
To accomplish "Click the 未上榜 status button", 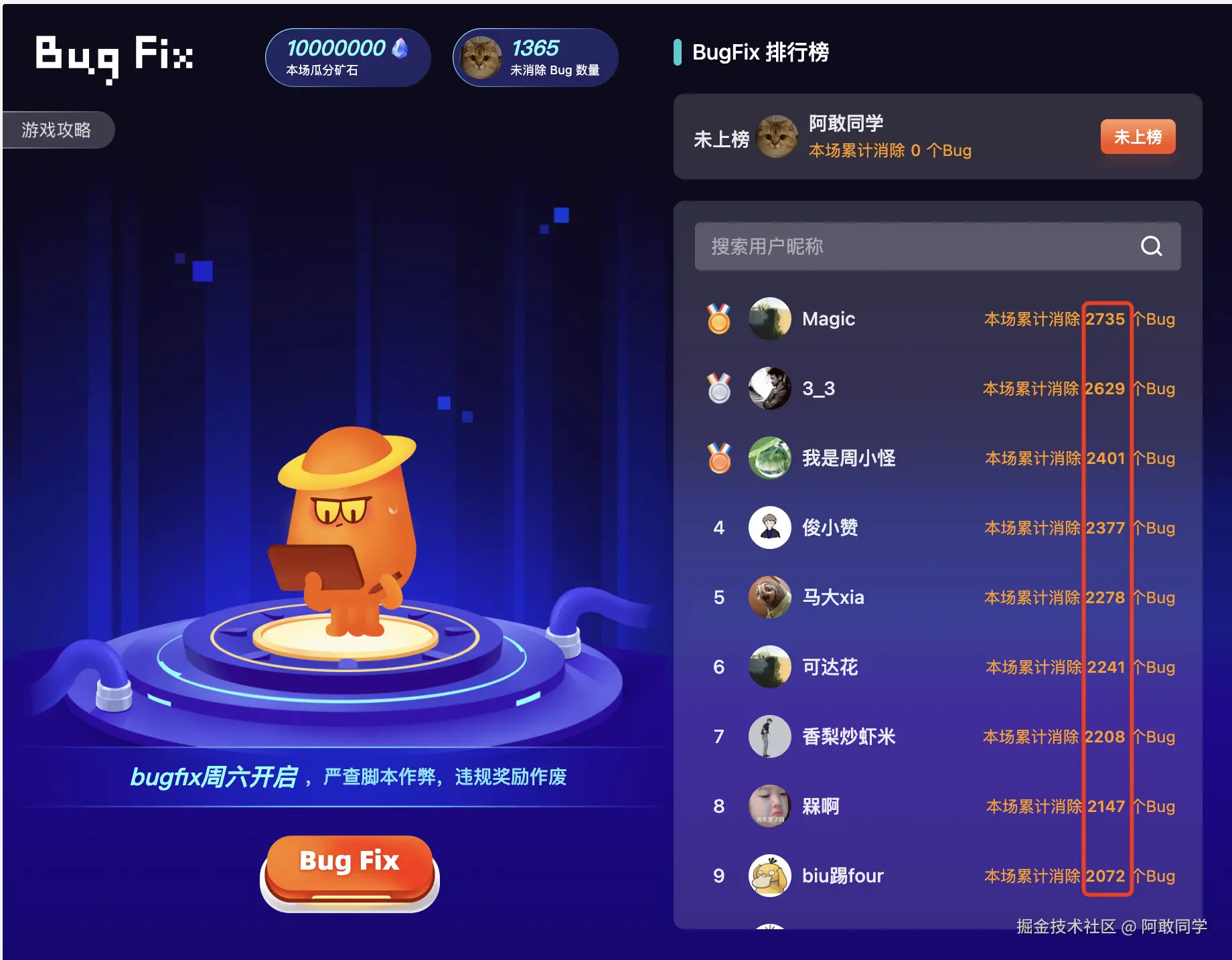I will click(1138, 137).
